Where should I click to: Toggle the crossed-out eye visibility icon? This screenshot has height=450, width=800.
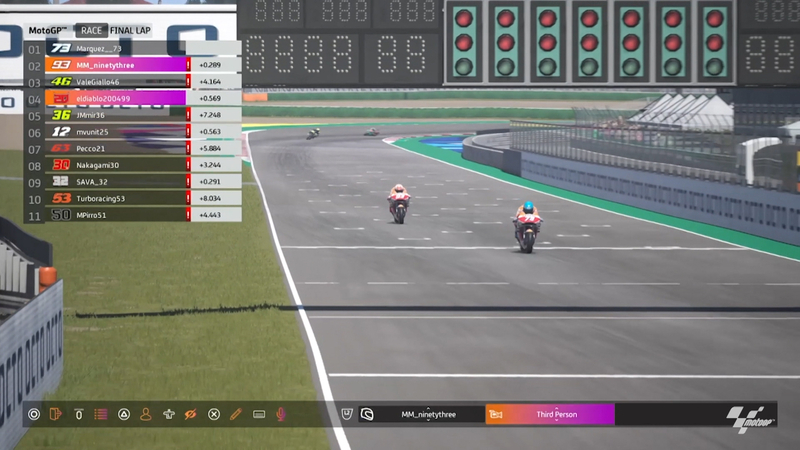point(191,414)
